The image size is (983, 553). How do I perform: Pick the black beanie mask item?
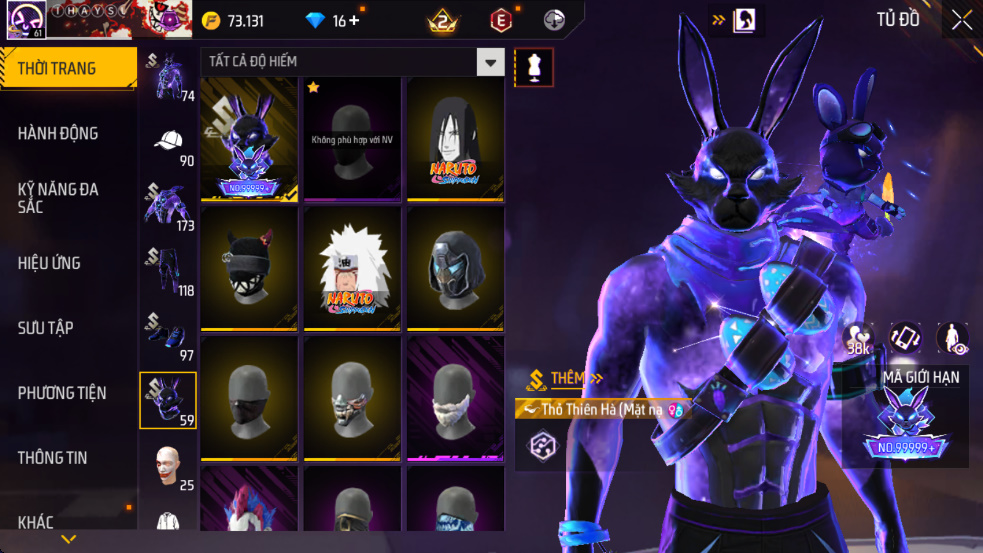[x=249, y=268]
